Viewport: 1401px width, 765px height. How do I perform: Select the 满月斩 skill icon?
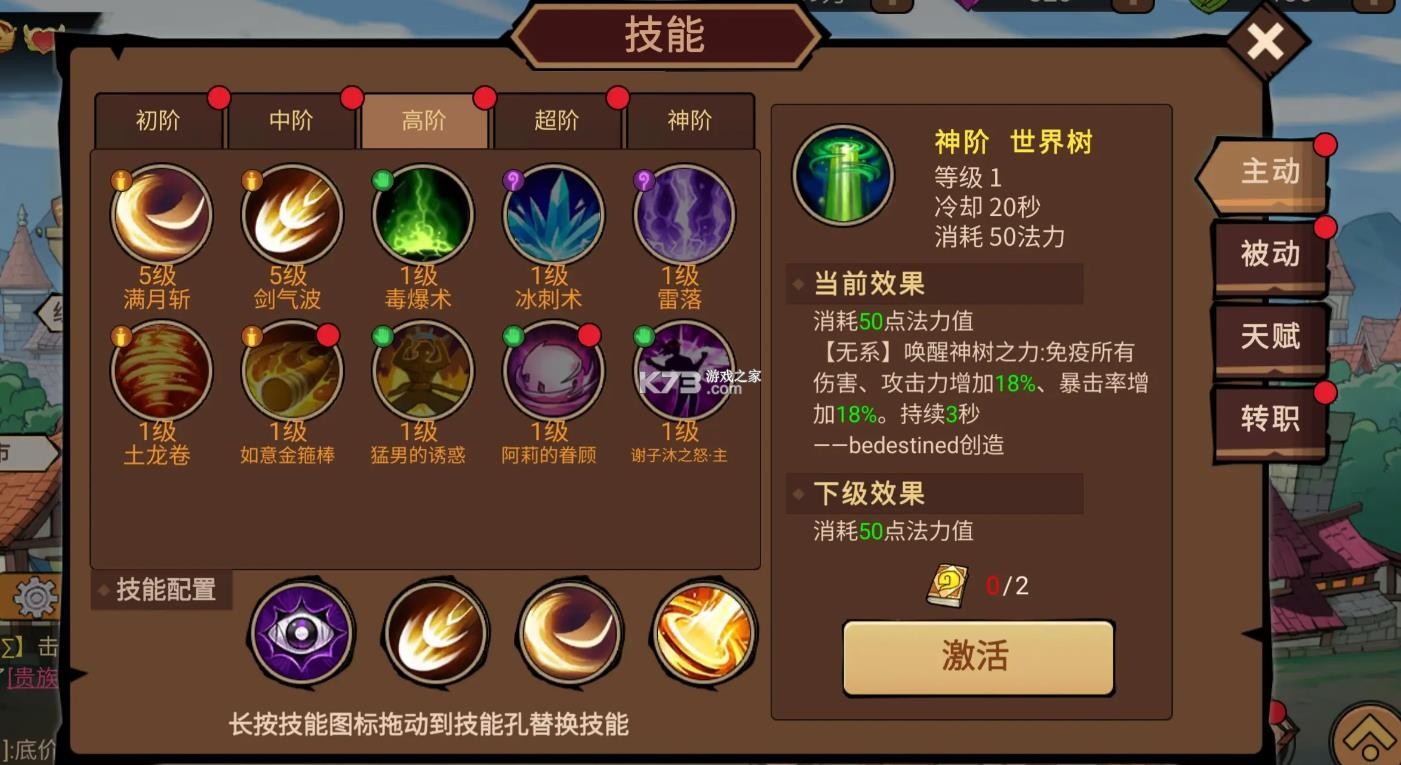click(x=160, y=214)
